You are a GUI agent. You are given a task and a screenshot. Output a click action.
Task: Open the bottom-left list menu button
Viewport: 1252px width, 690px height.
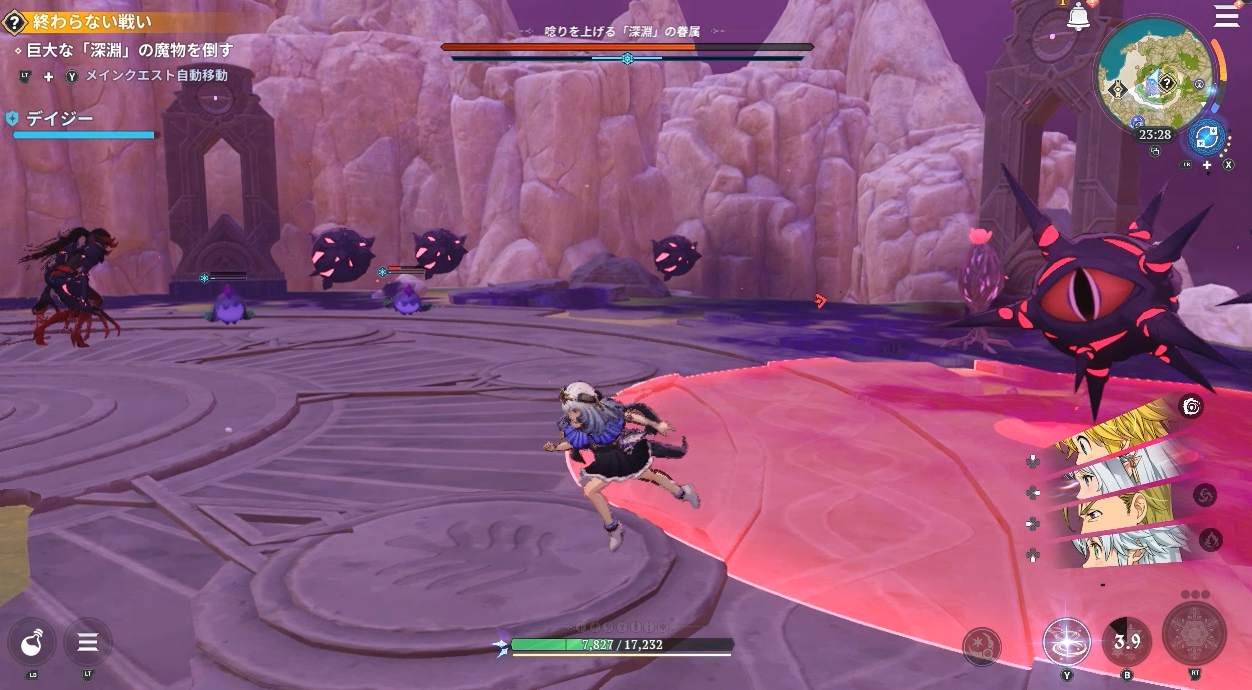[x=87, y=642]
